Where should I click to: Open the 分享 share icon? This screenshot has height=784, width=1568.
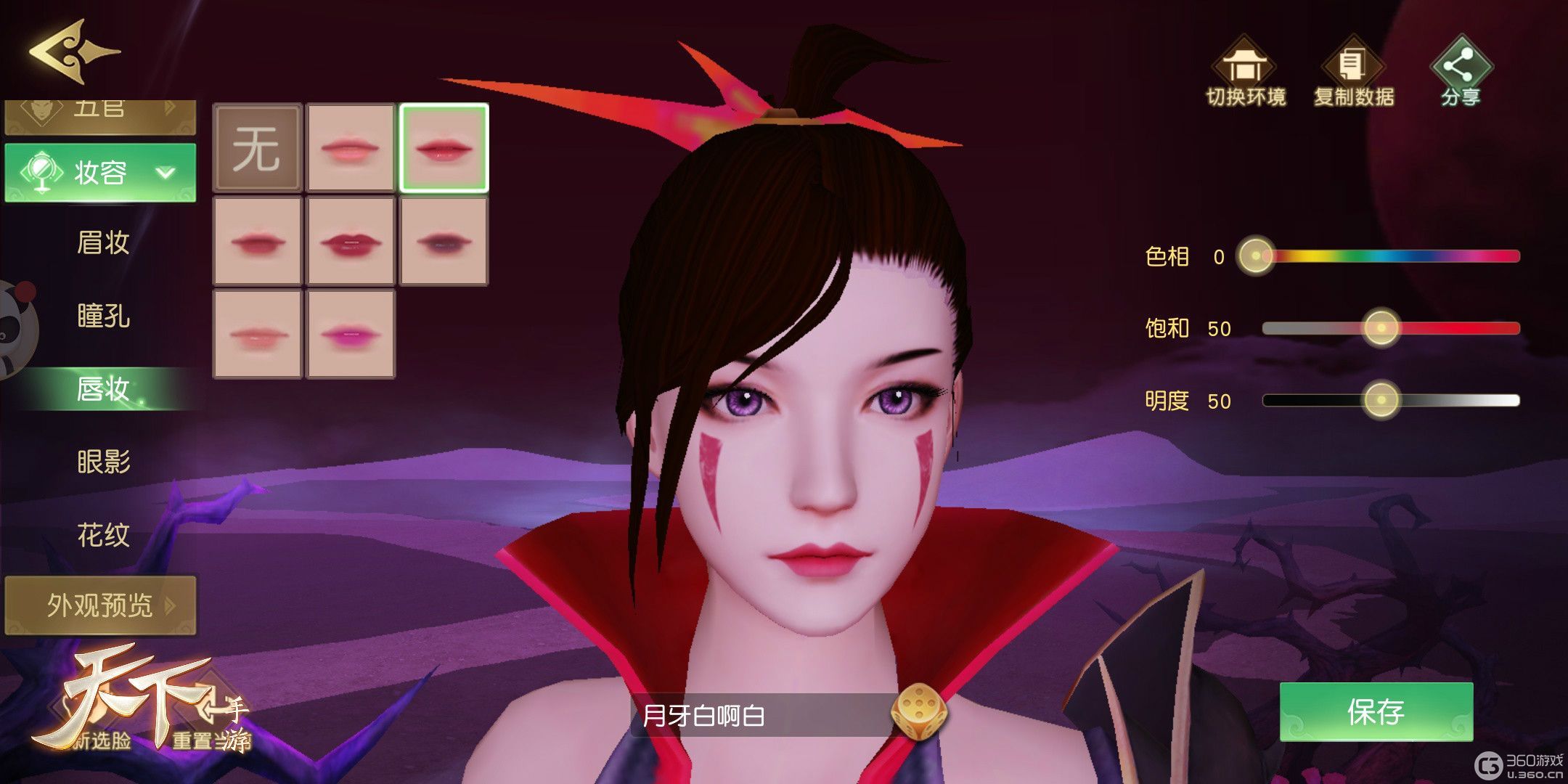[x=1458, y=65]
